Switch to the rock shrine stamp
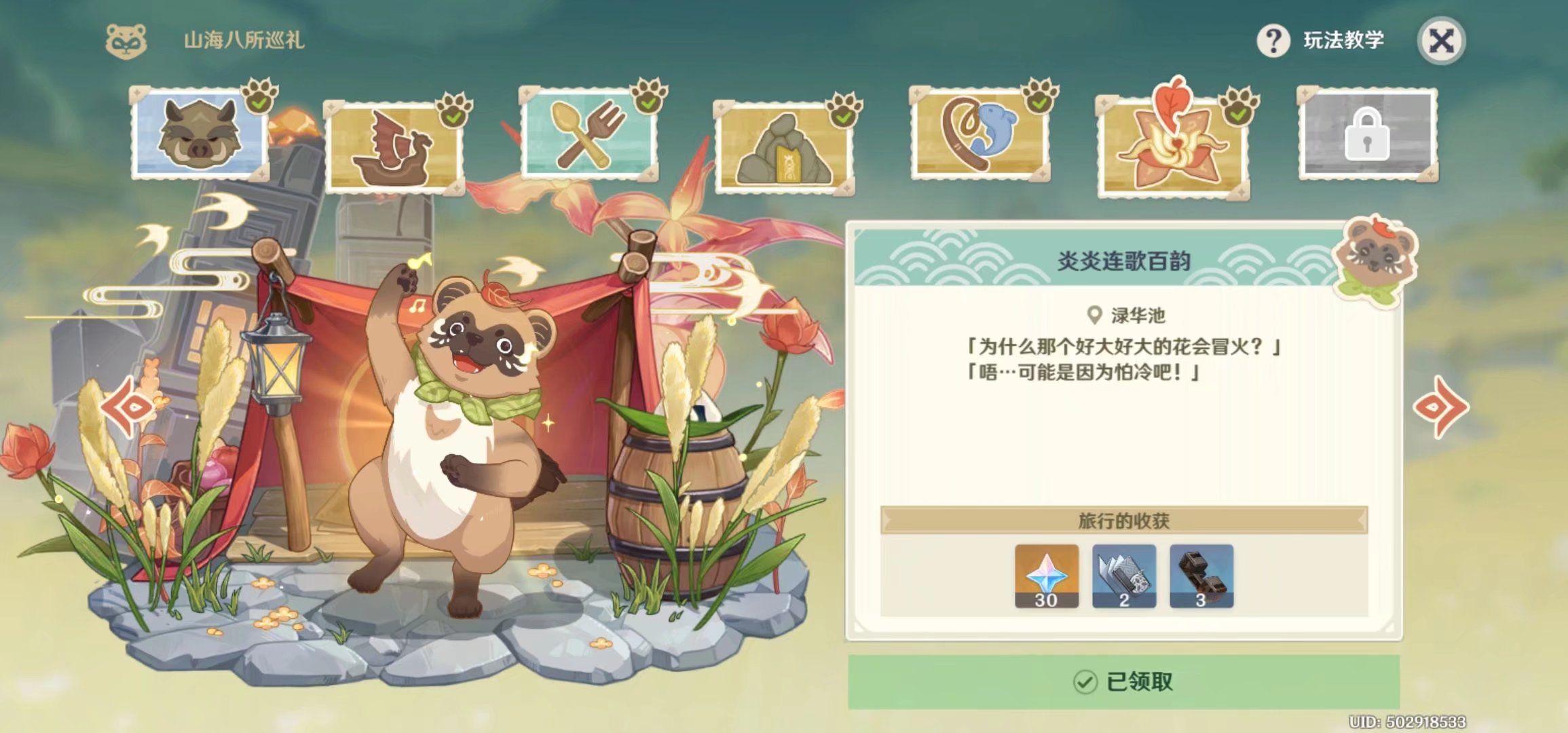 tap(783, 147)
